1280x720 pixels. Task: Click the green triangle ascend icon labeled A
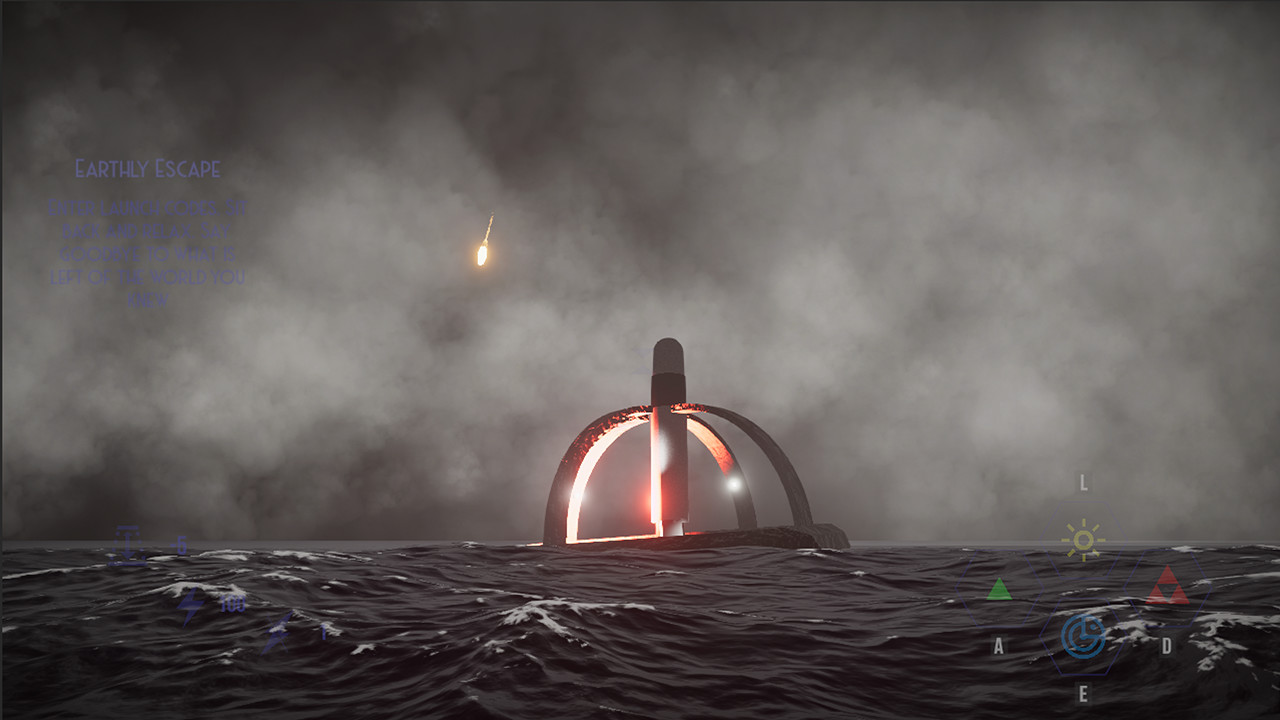coord(999,588)
